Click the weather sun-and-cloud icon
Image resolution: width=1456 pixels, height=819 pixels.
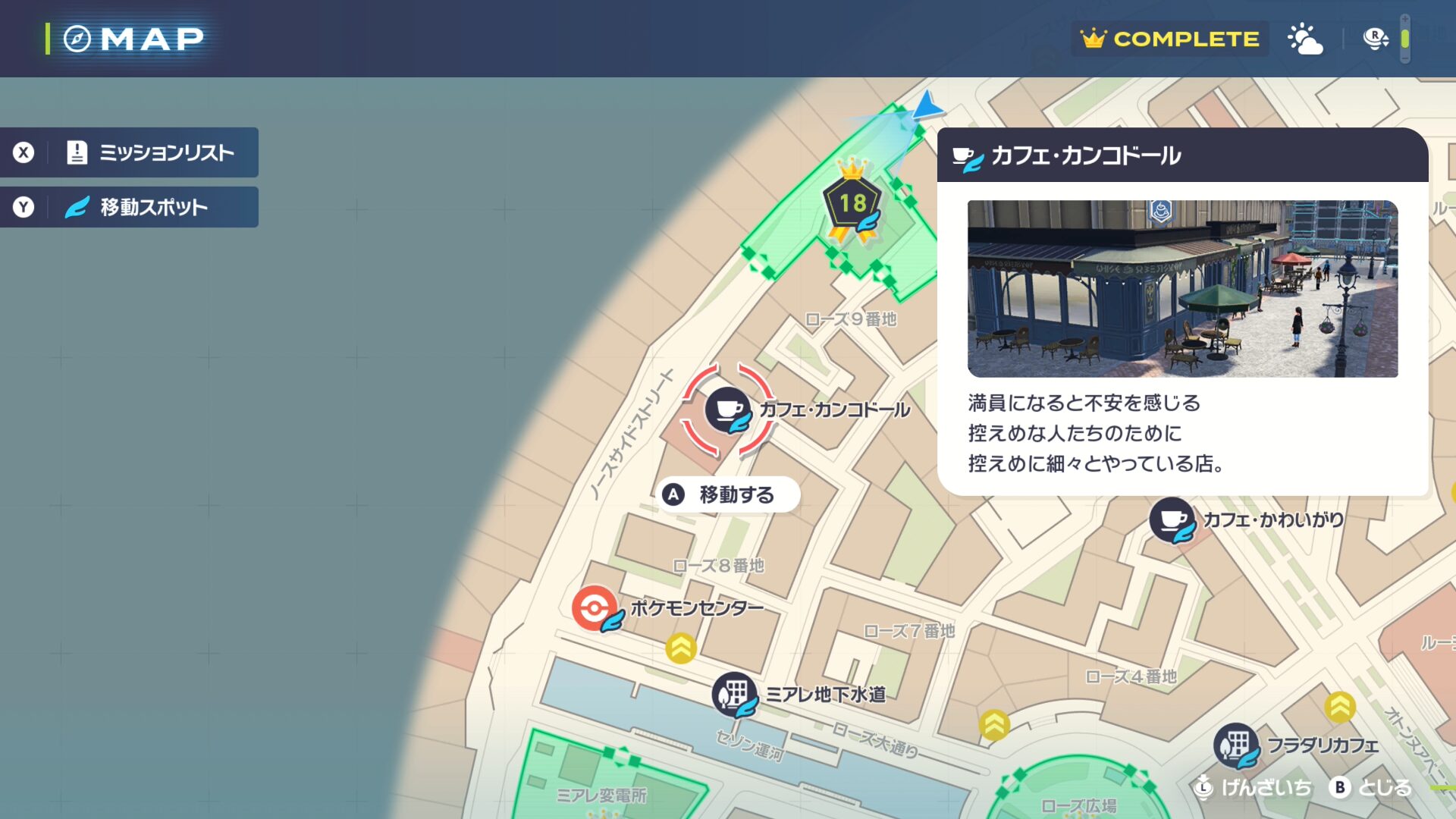pos(1305,39)
